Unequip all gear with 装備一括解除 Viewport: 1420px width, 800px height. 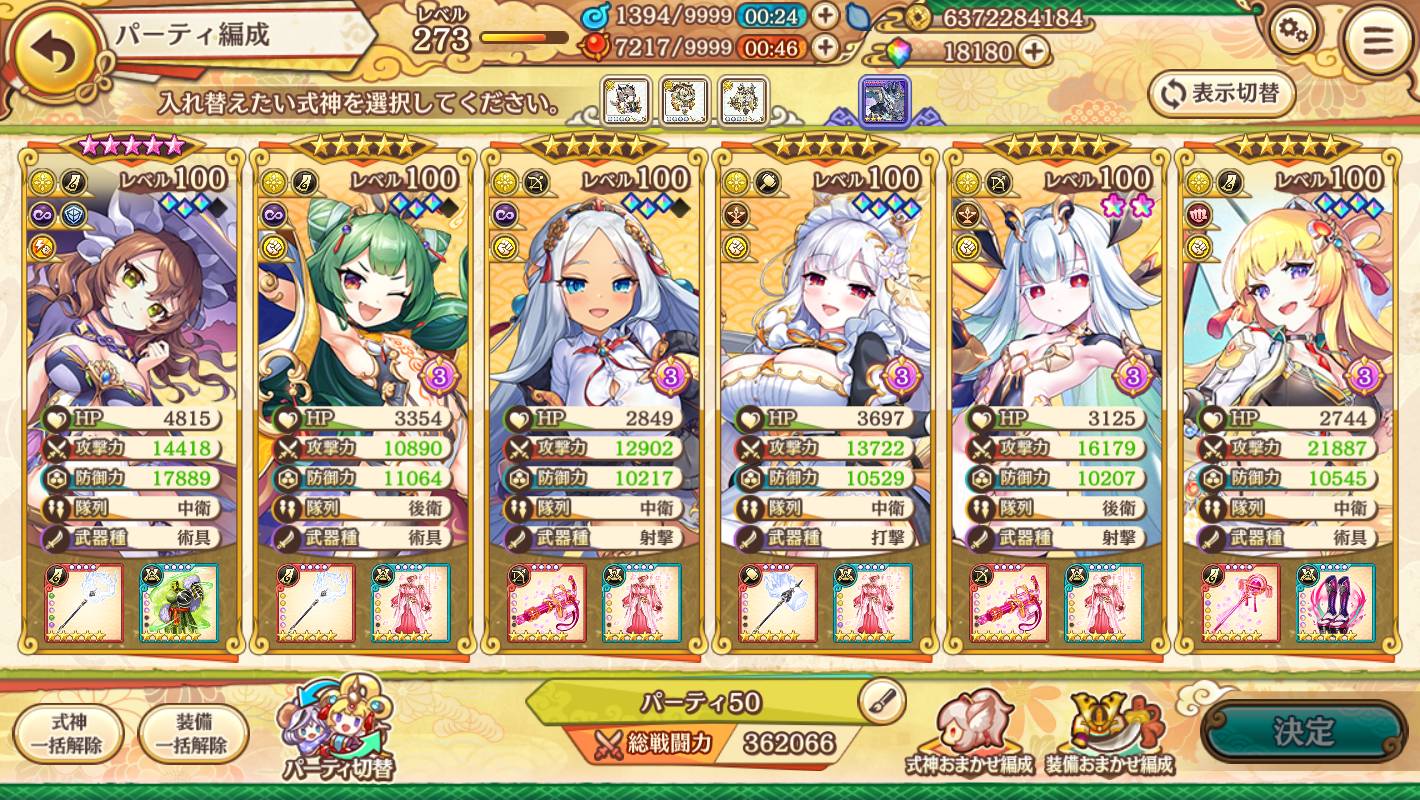click(194, 734)
